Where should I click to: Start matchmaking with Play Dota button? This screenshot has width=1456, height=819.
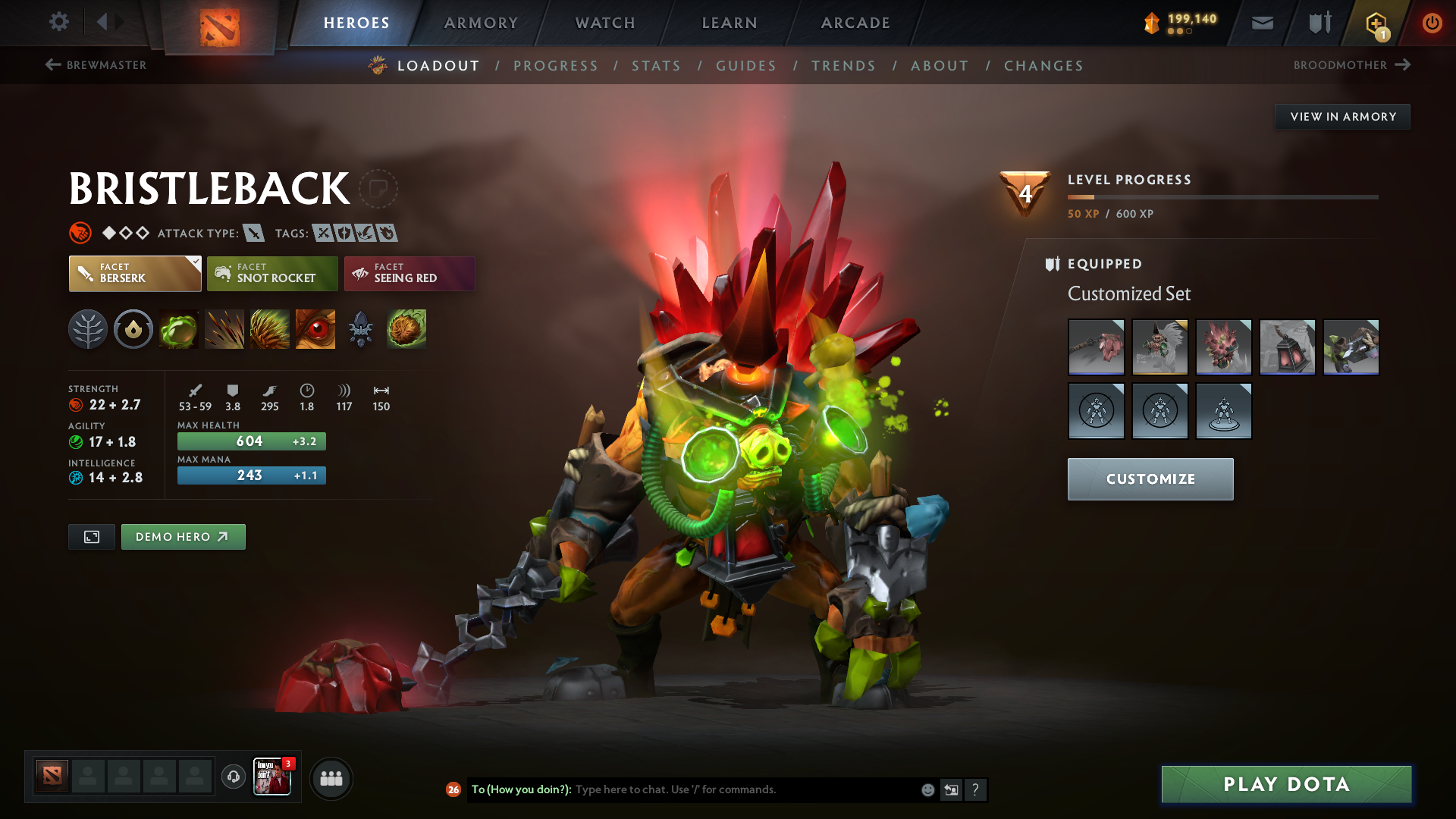point(1286,784)
